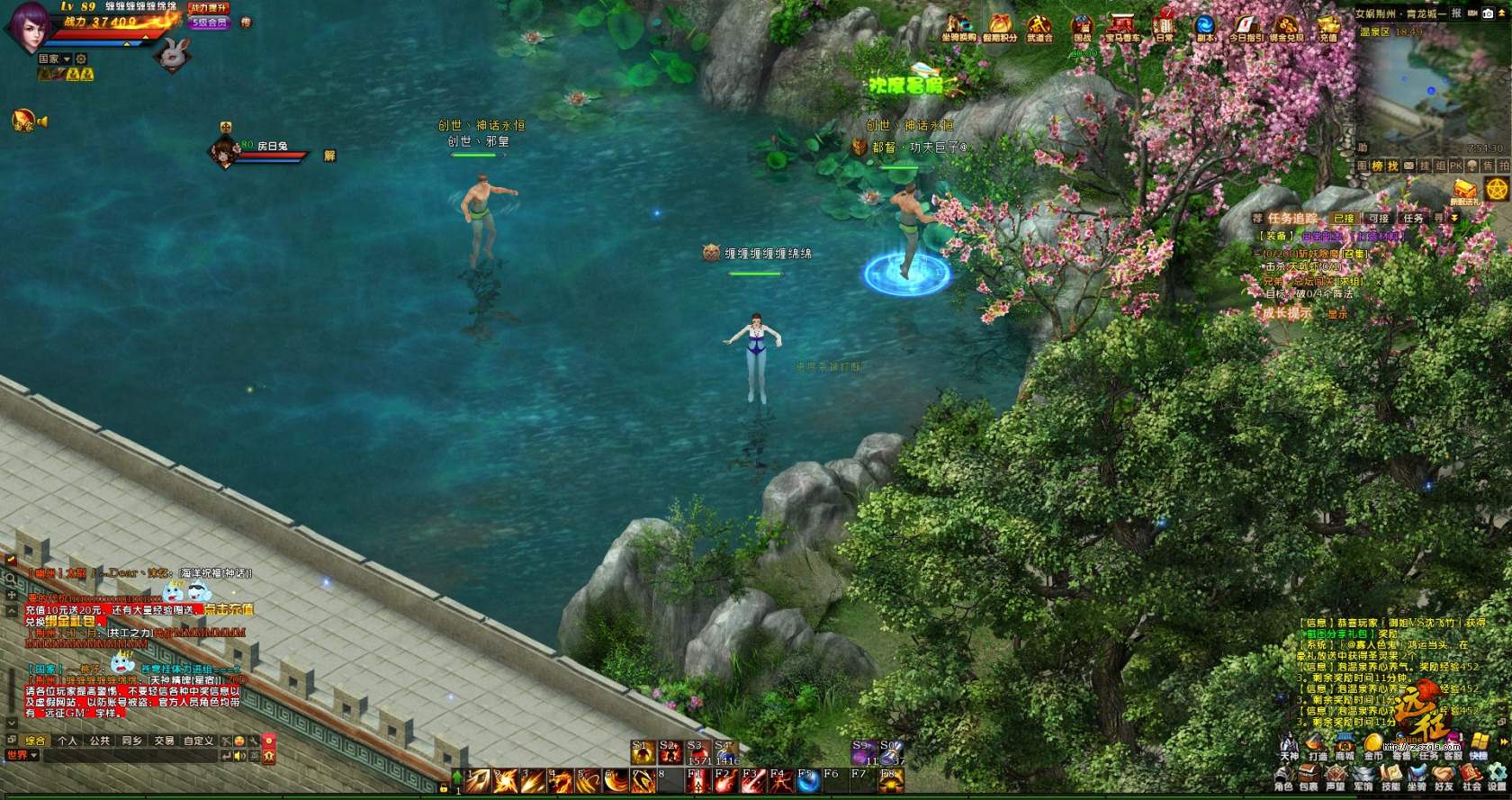Open the minimap in the corner

(1429, 85)
